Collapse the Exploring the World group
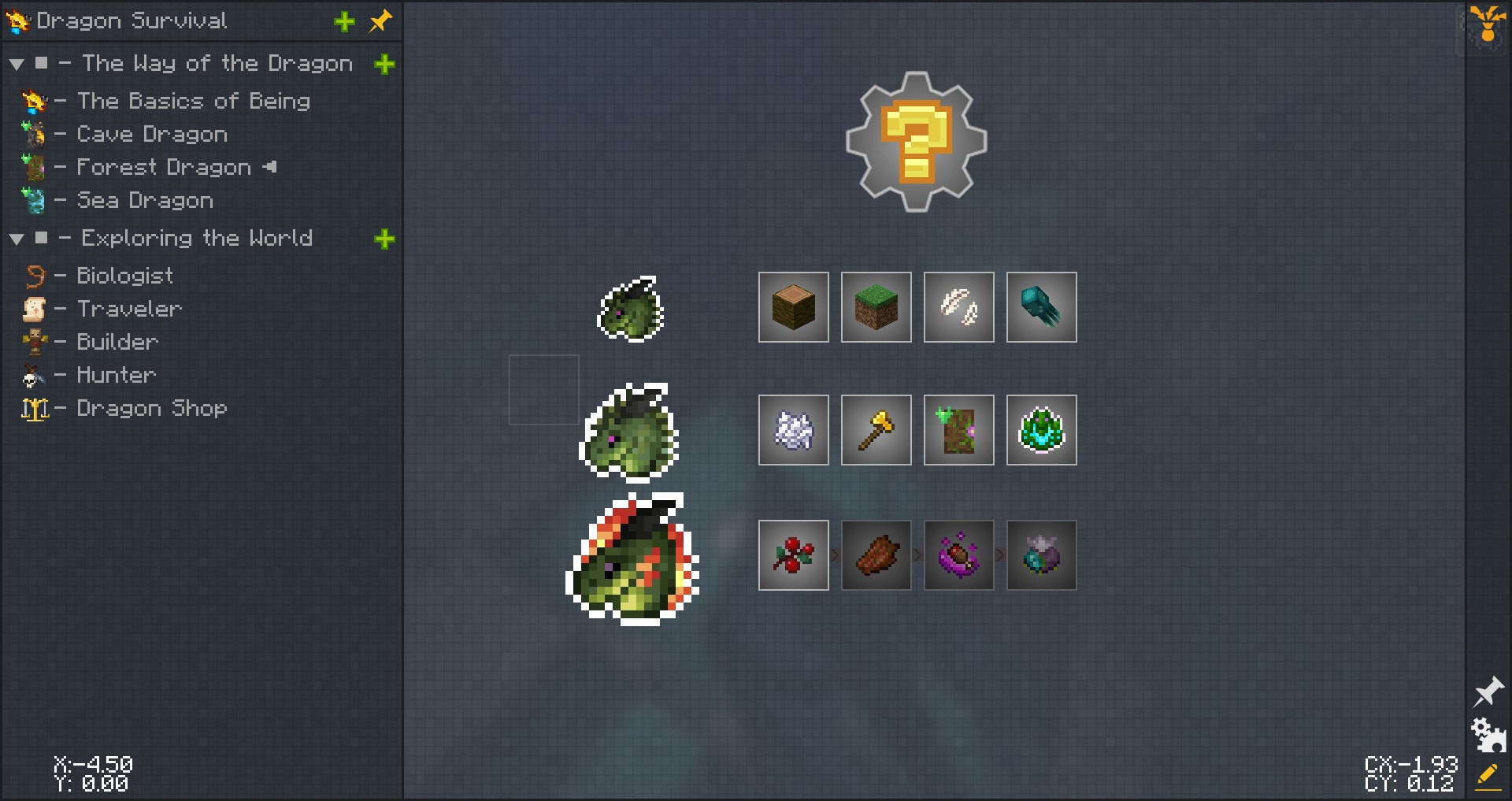This screenshot has height=801, width=1512. click(x=17, y=239)
